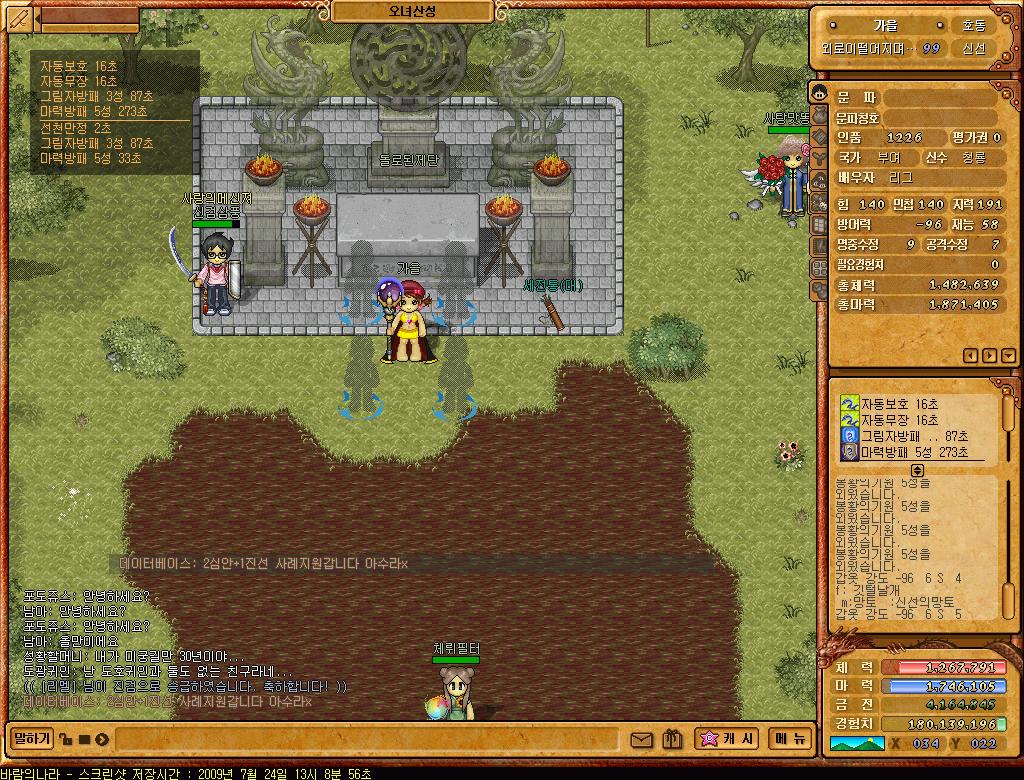
Task: Open the gift box icon
Action: click(x=672, y=740)
